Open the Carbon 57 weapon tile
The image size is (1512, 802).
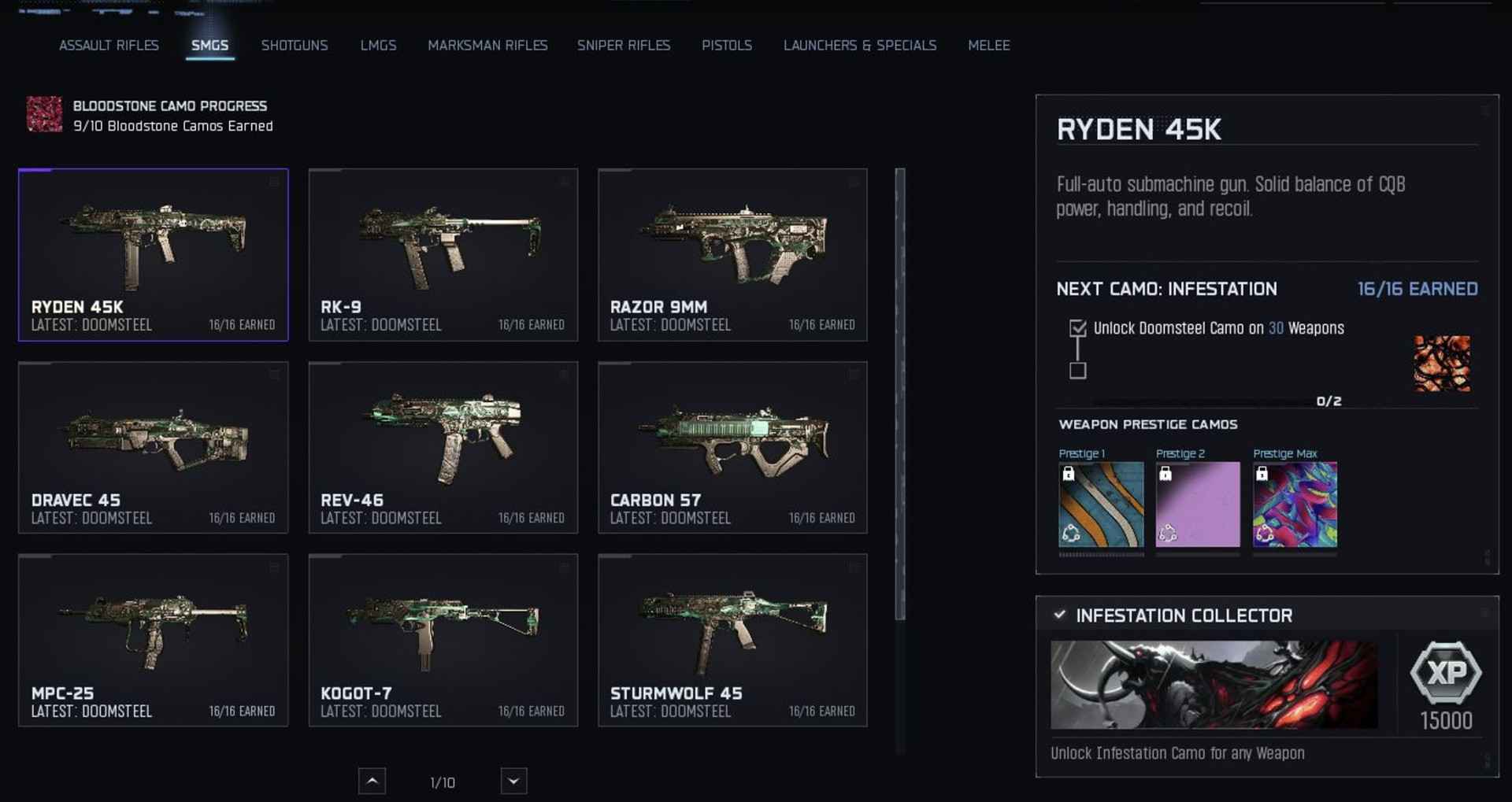[x=732, y=447]
